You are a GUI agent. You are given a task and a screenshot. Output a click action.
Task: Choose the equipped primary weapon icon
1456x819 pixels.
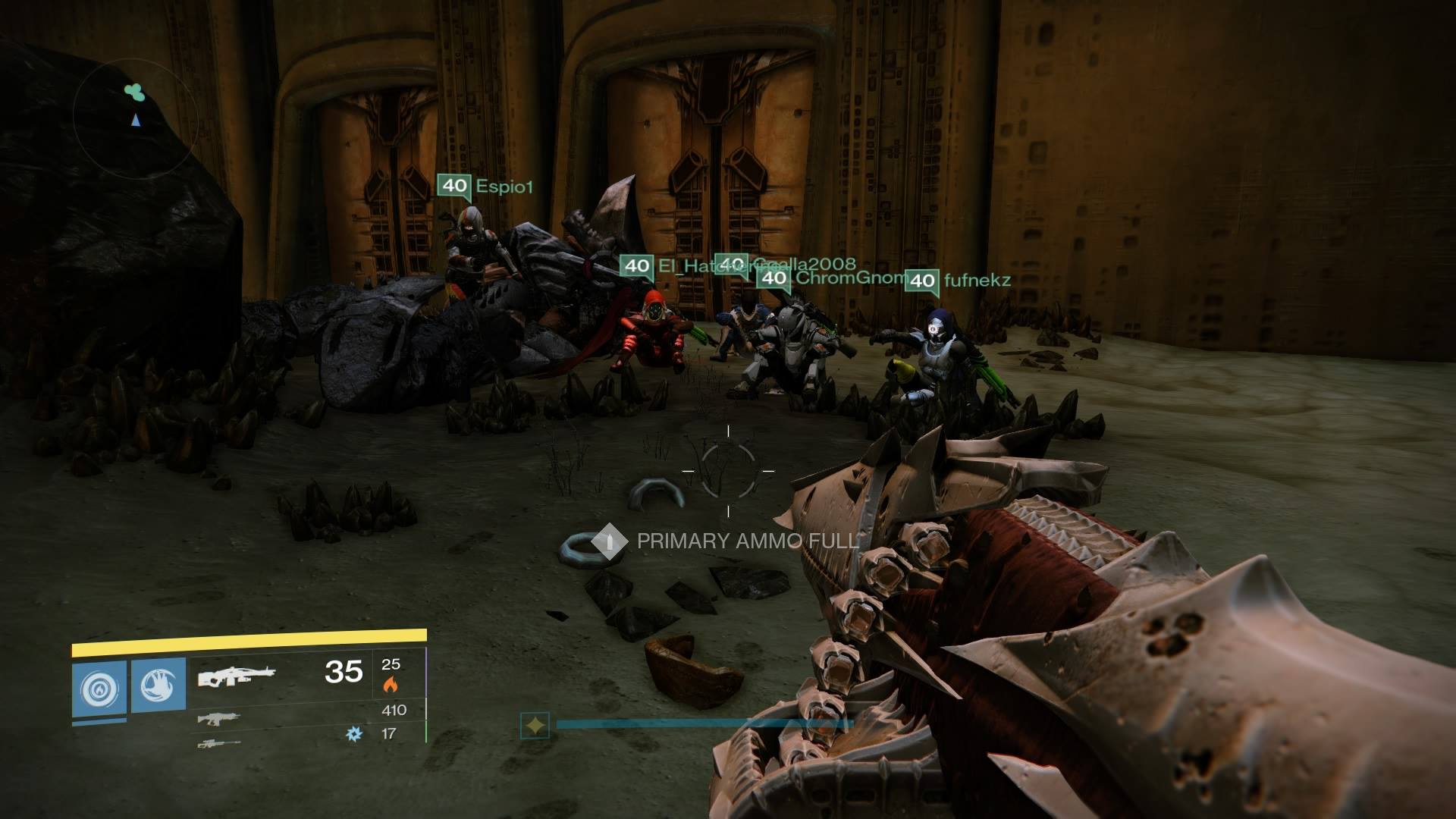coord(237,674)
